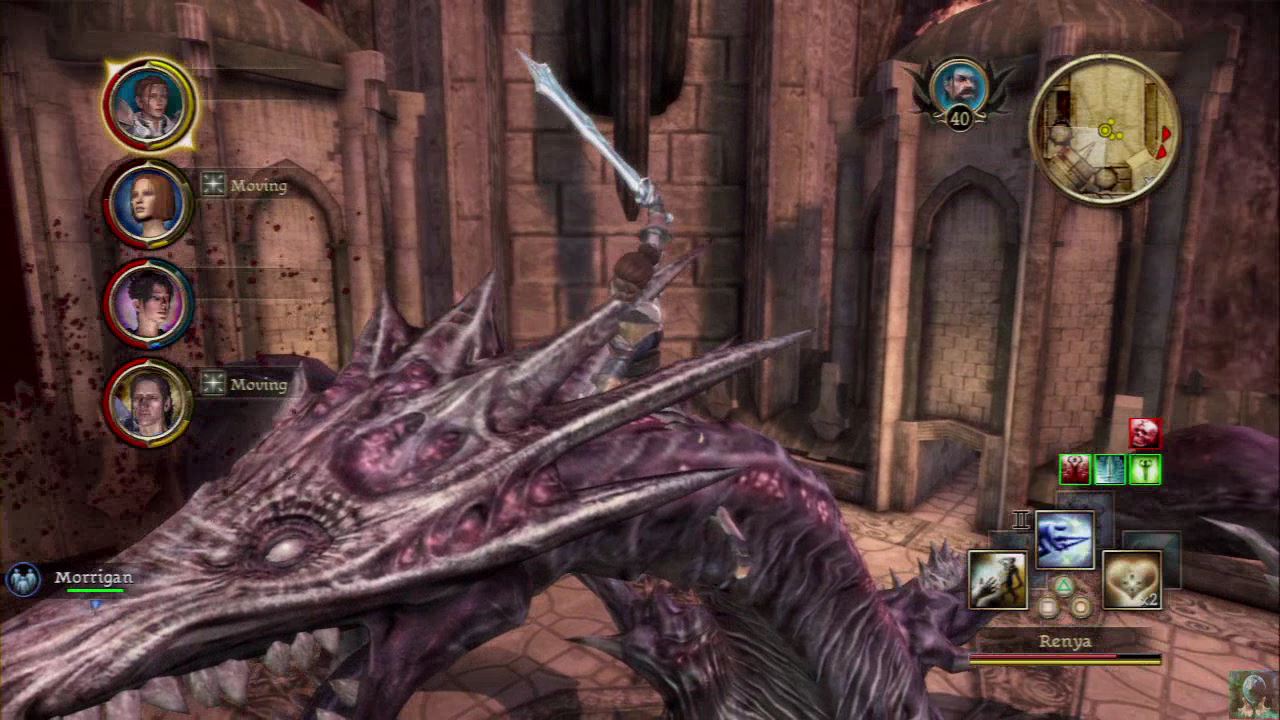Inspect the red status icon in the green frame
This screenshot has height=720, width=1280.
(x=1076, y=469)
